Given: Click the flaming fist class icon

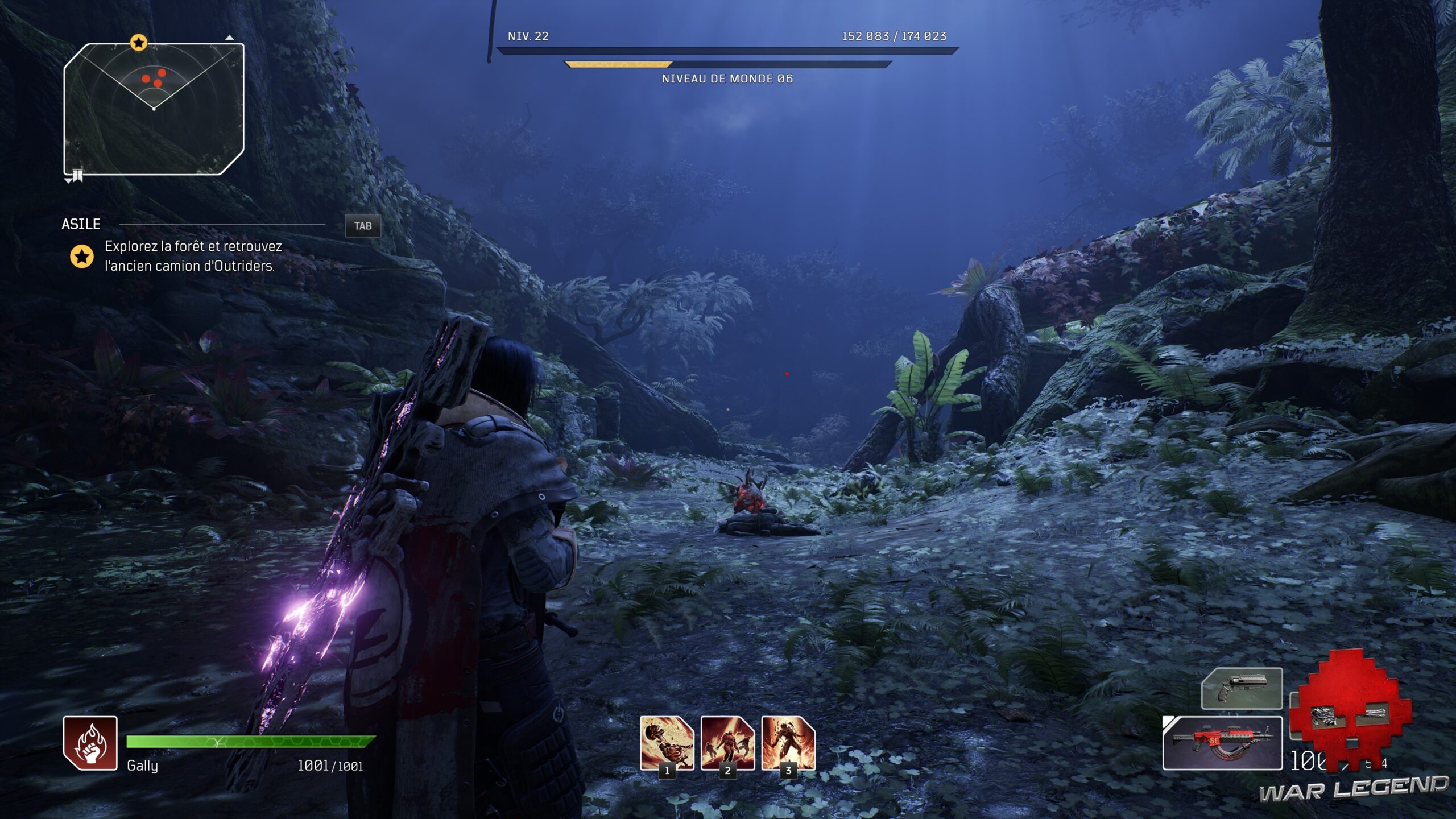Looking at the screenshot, I should pos(90,743).
